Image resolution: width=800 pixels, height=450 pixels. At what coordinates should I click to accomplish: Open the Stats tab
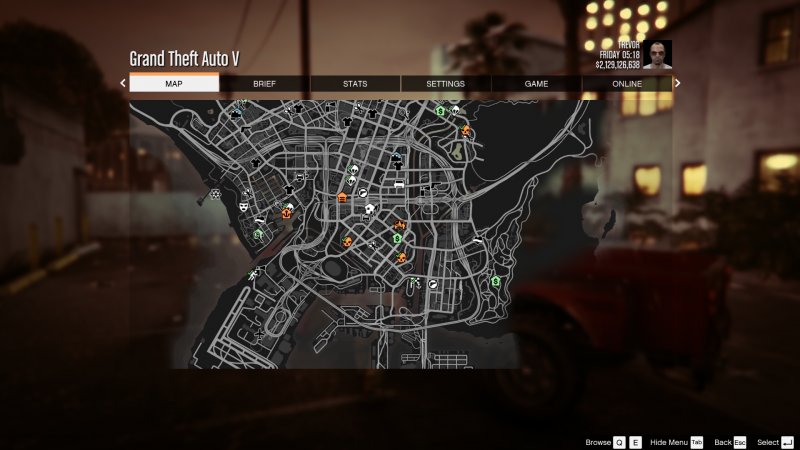(355, 84)
